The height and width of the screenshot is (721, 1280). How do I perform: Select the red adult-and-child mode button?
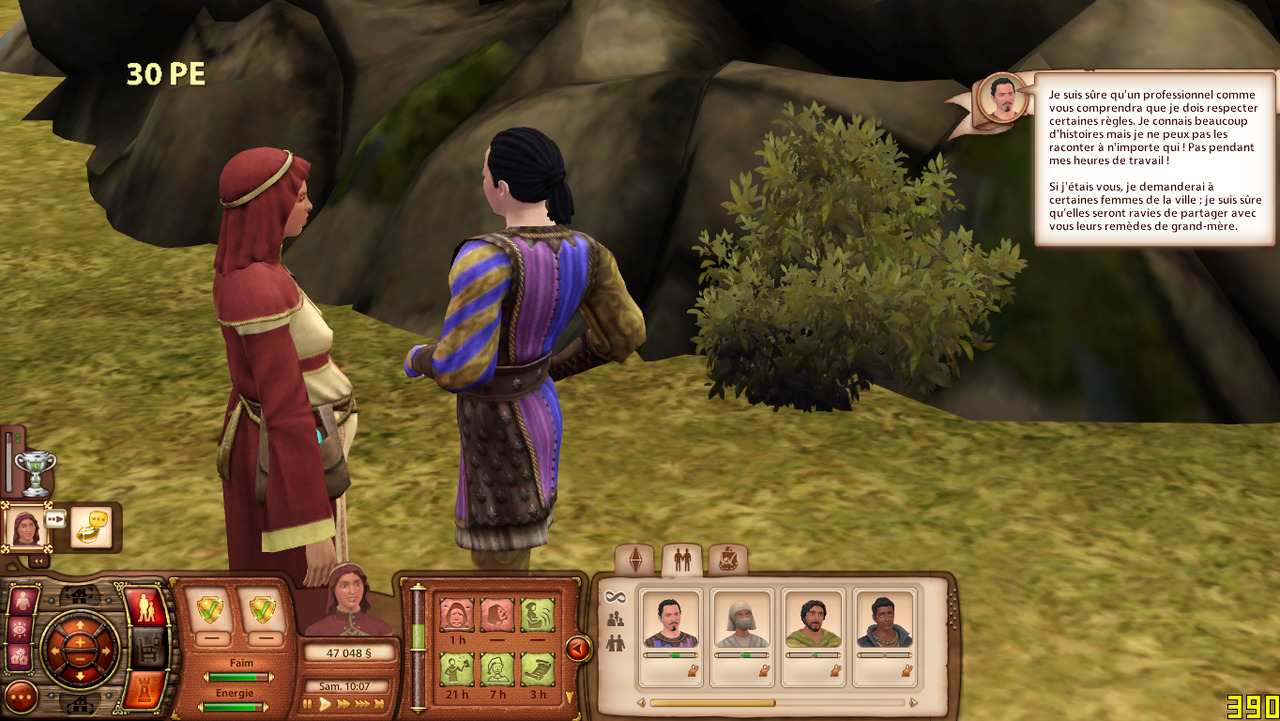pyautogui.click(x=145, y=607)
